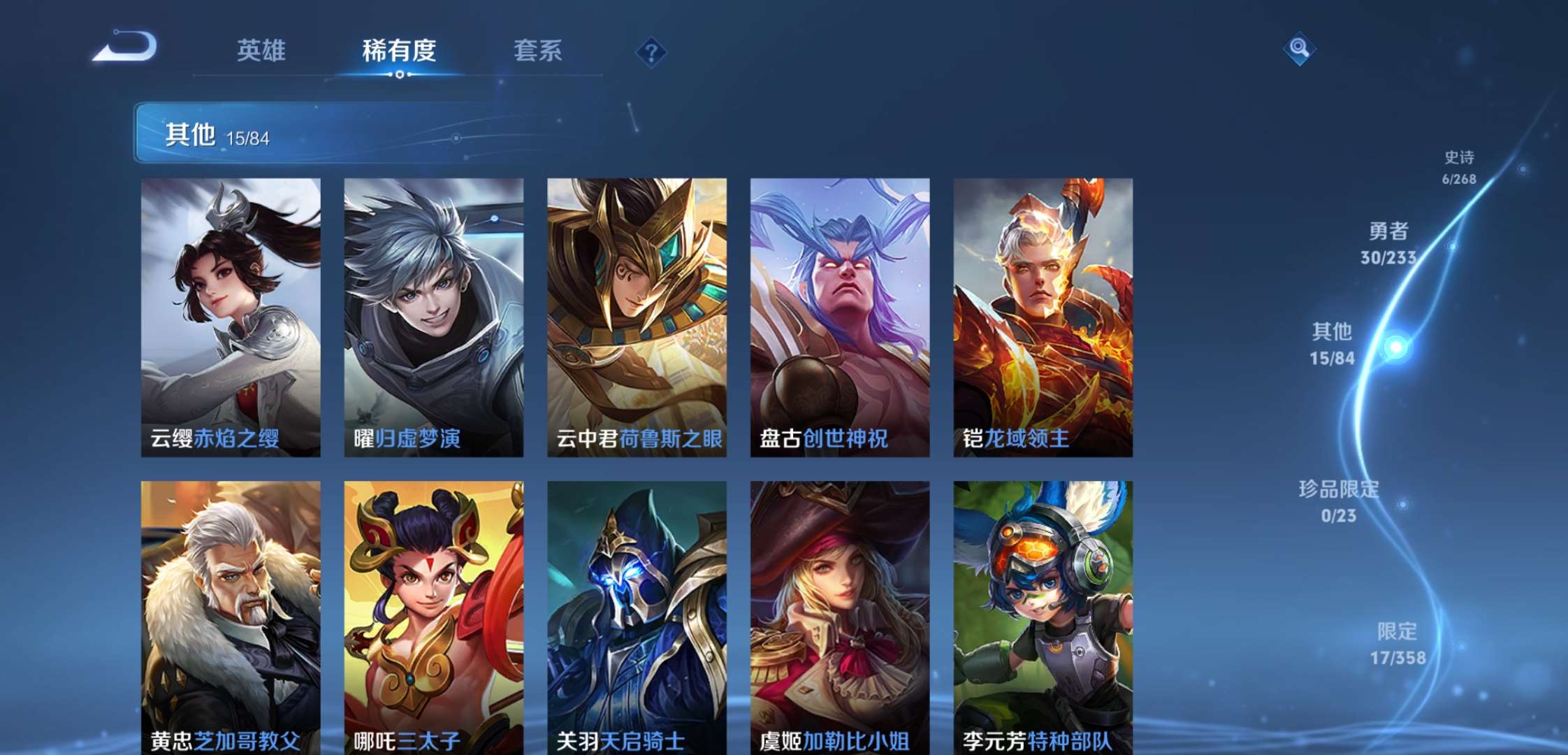Switch to the 英雄 tab
This screenshot has height=755, width=1568.
tap(262, 52)
